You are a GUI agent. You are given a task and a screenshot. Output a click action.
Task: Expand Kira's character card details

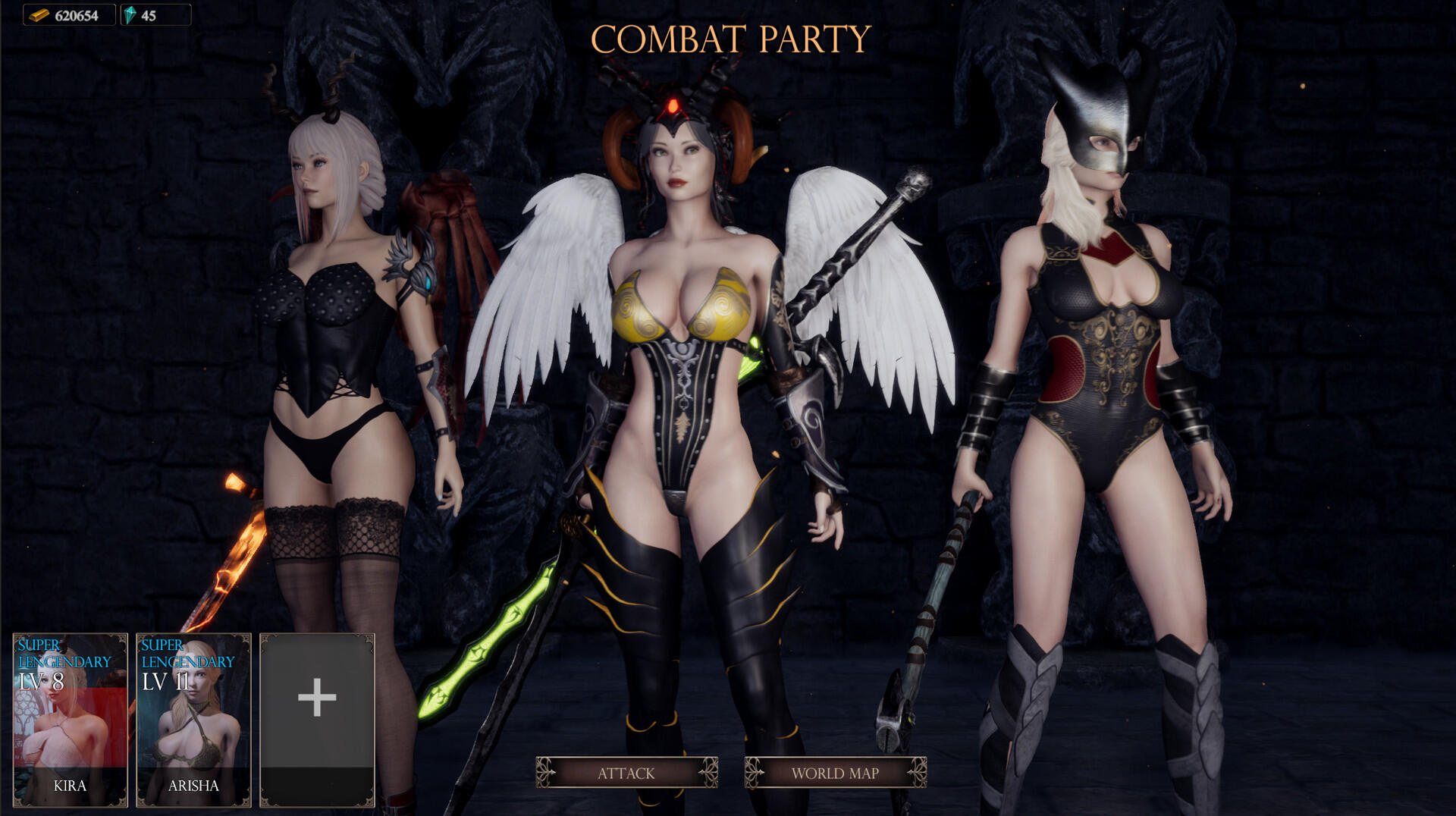coord(69,720)
